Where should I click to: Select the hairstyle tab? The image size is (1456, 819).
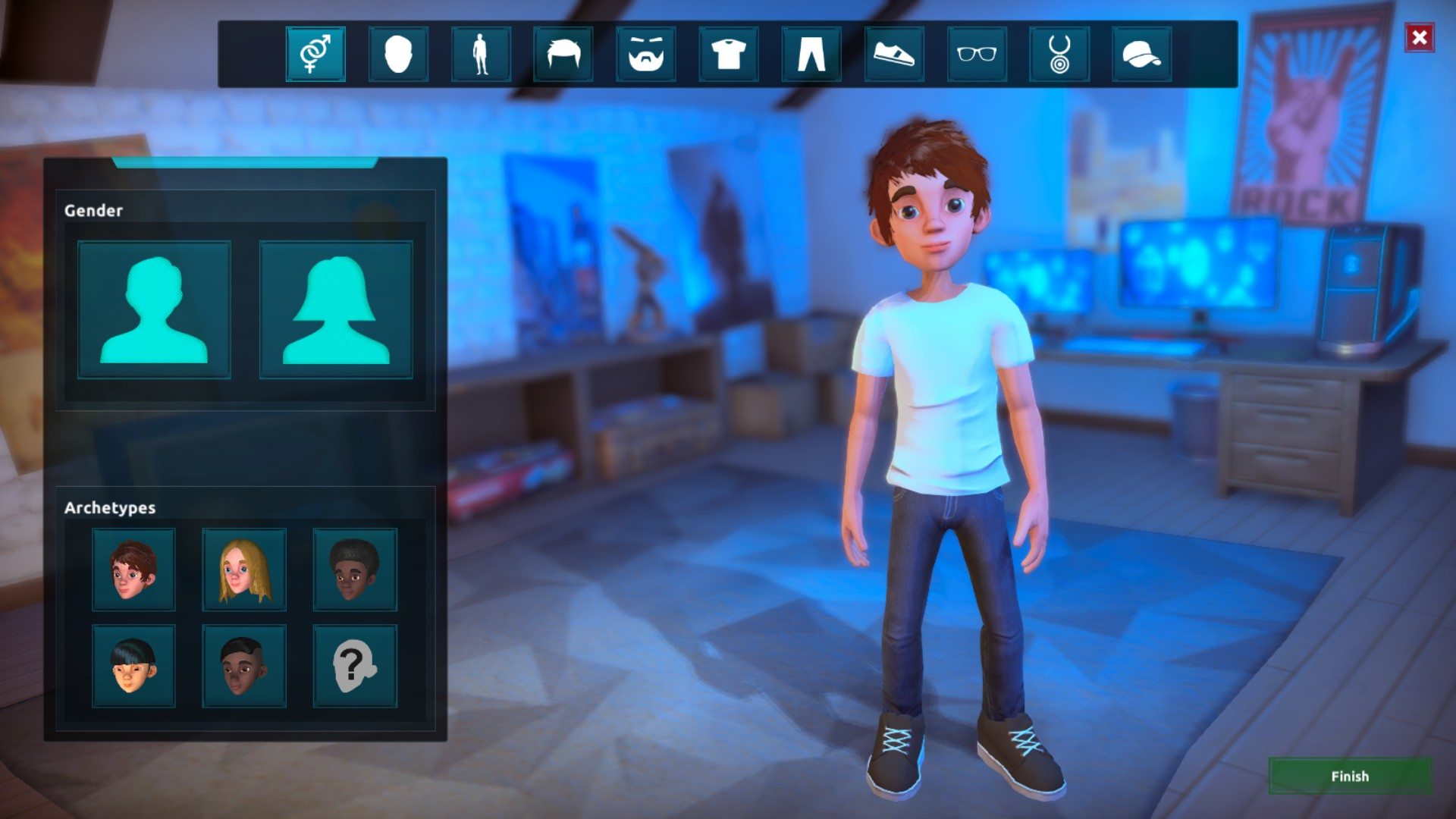pos(563,54)
